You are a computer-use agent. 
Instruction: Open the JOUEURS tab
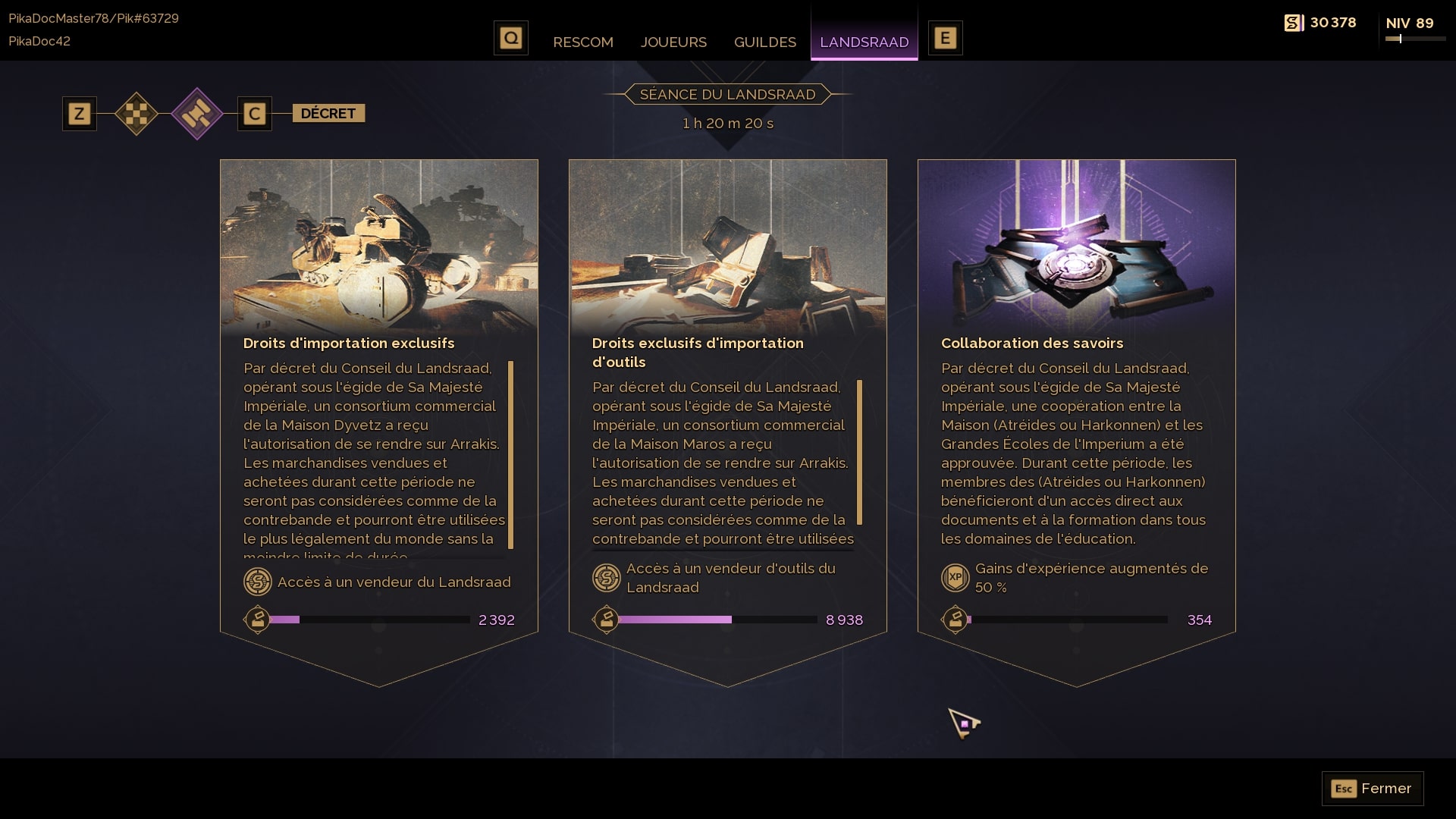[x=673, y=42]
